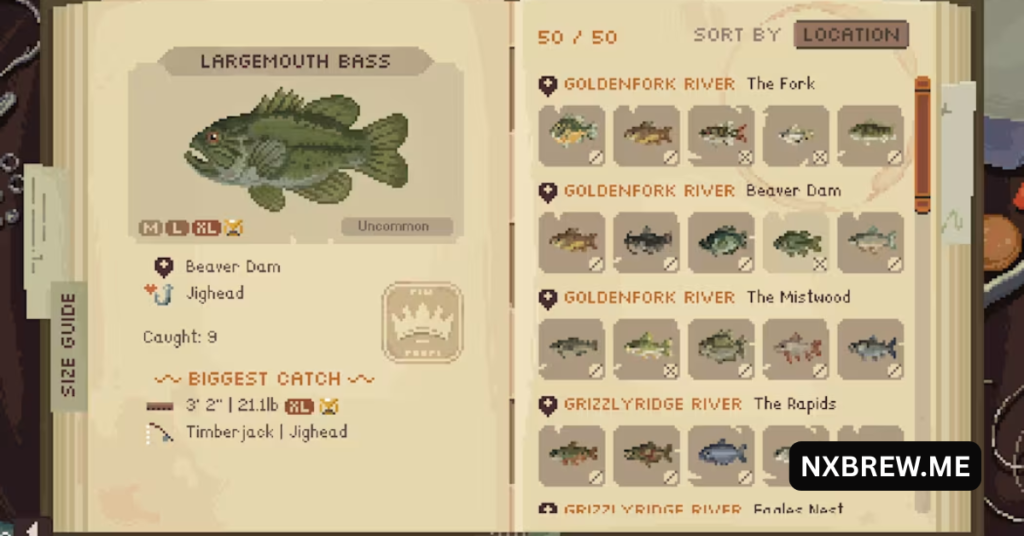This screenshot has height=536, width=1024.
Task: Select the first fish under The Rapids
Action: pos(571,455)
